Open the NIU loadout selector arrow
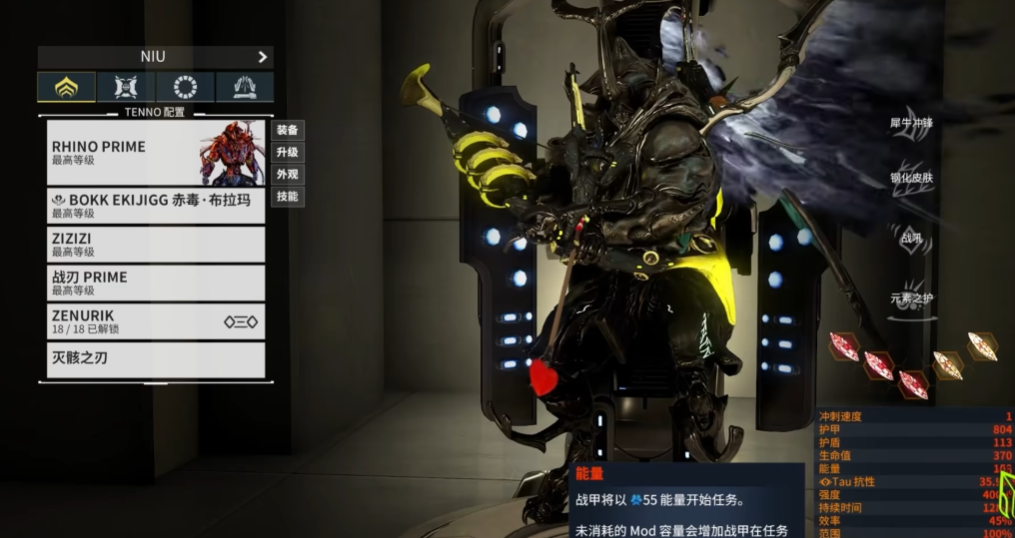Viewport: 1015px width, 538px height. [x=263, y=57]
